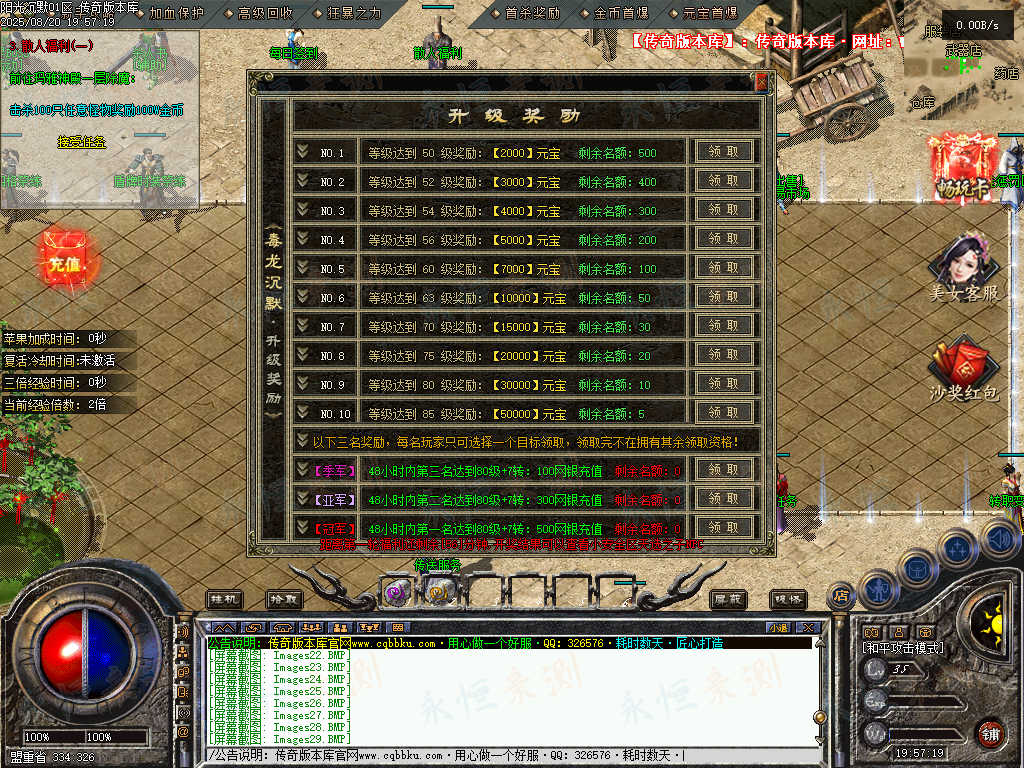
Task: Toggle sound with the speaker icon
Action: [x=999, y=540]
